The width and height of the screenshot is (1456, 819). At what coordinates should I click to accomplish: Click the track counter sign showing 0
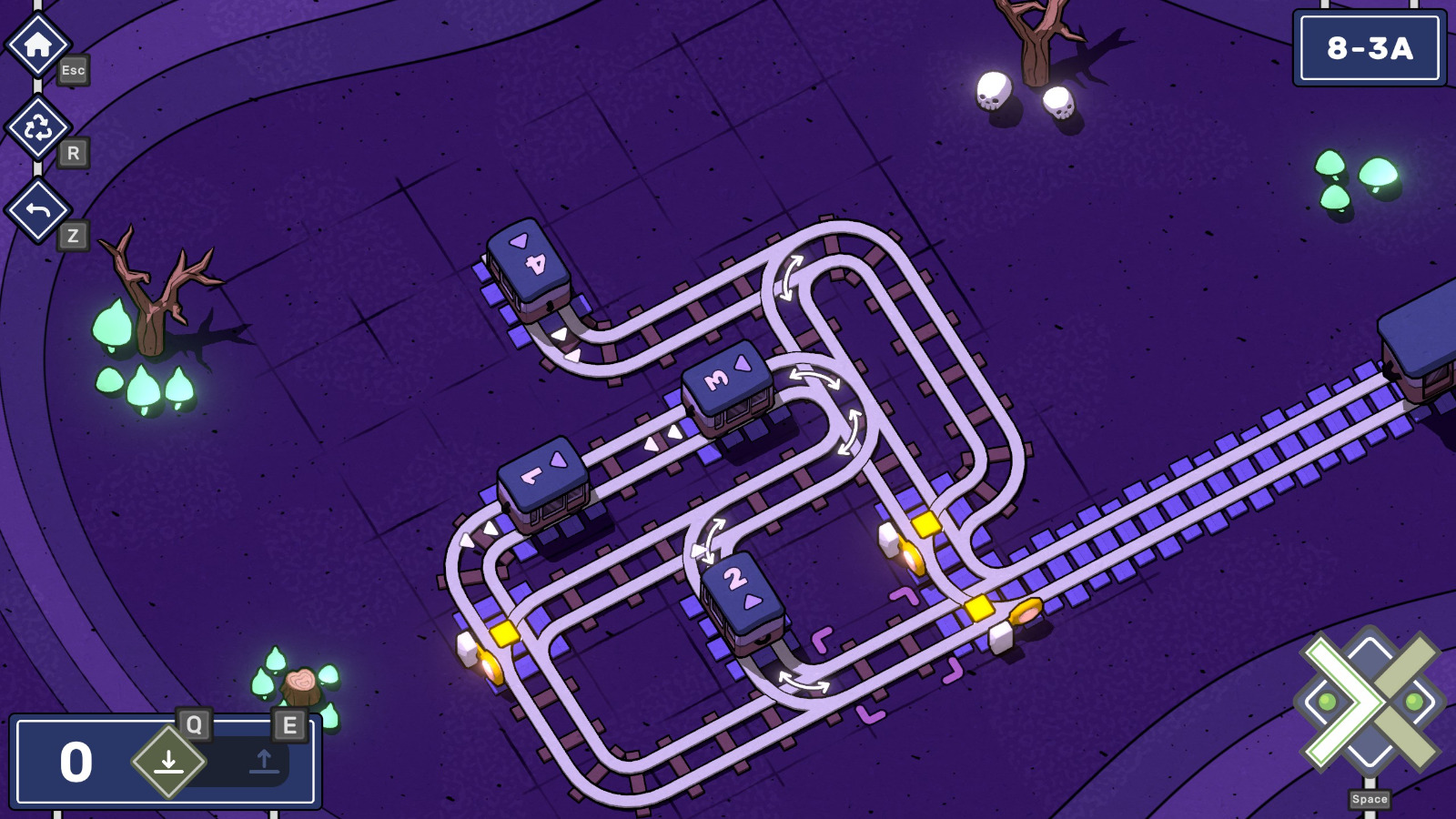point(75,761)
